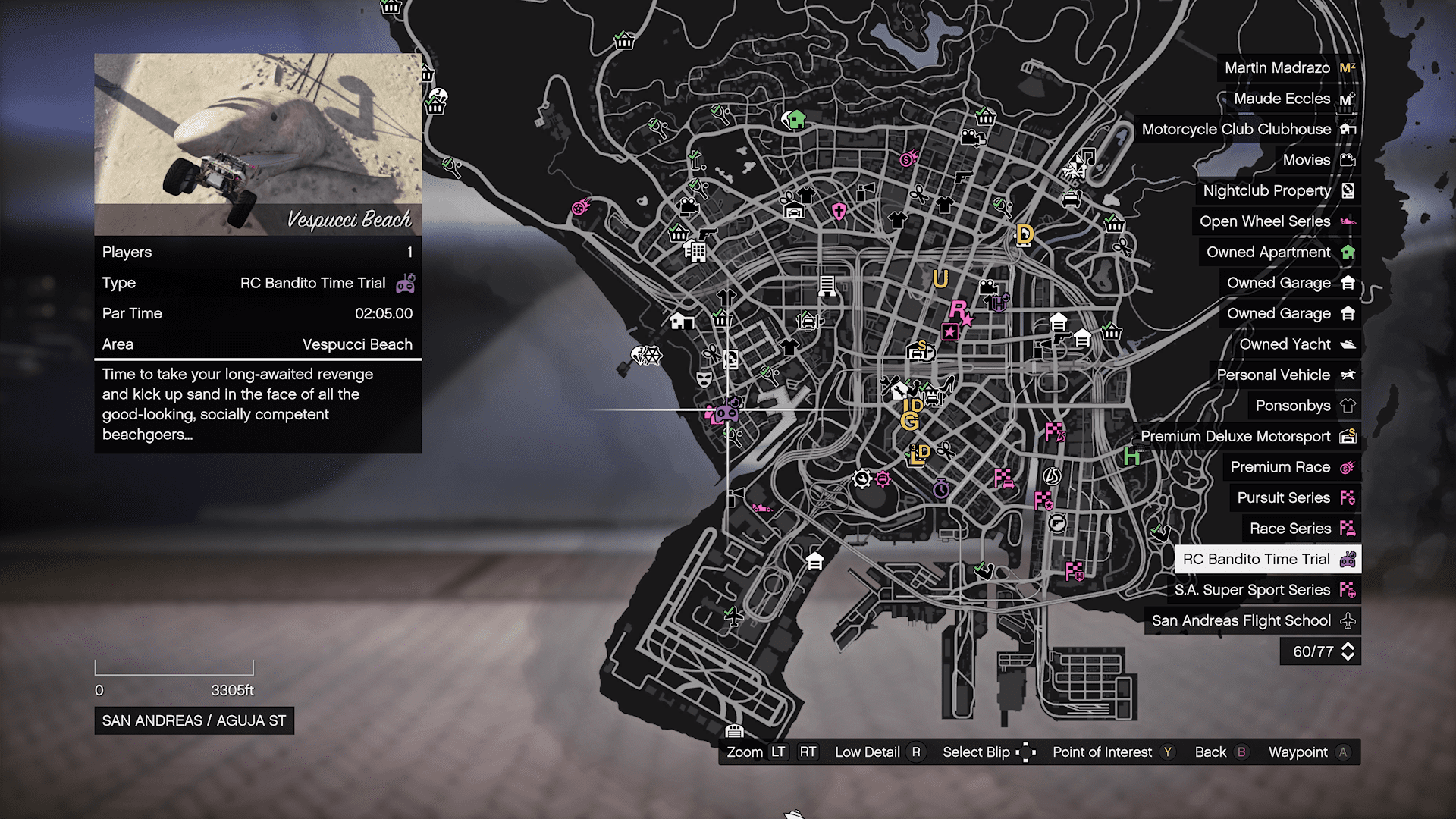Click the Vespucci Beach preview thumbnail
The image size is (1456, 819).
tap(258, 144)
